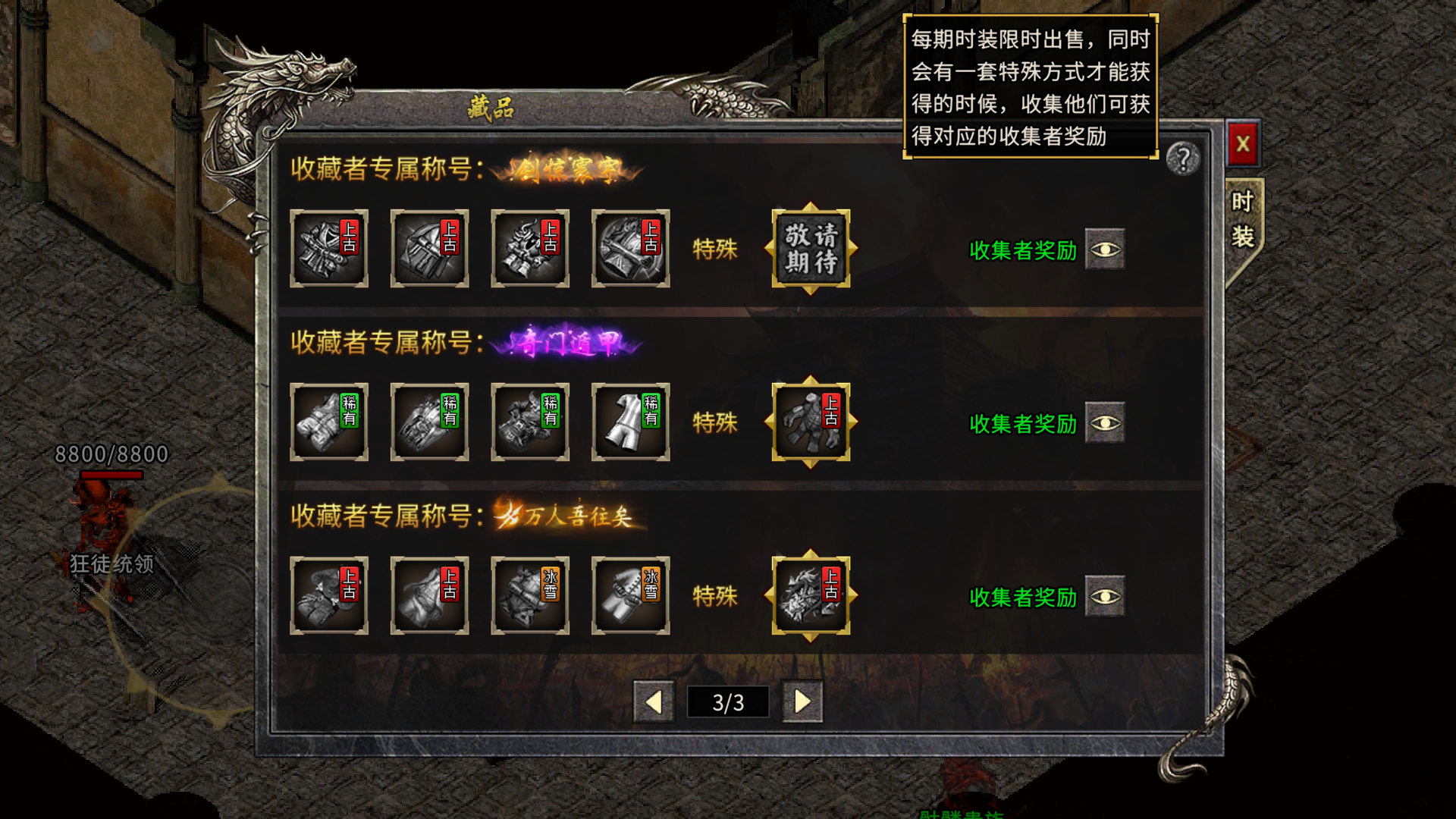This screenshot has width=1456, height=819.
Task: Select the fourth 稀有 robe icon
Action: pos(630,423)
